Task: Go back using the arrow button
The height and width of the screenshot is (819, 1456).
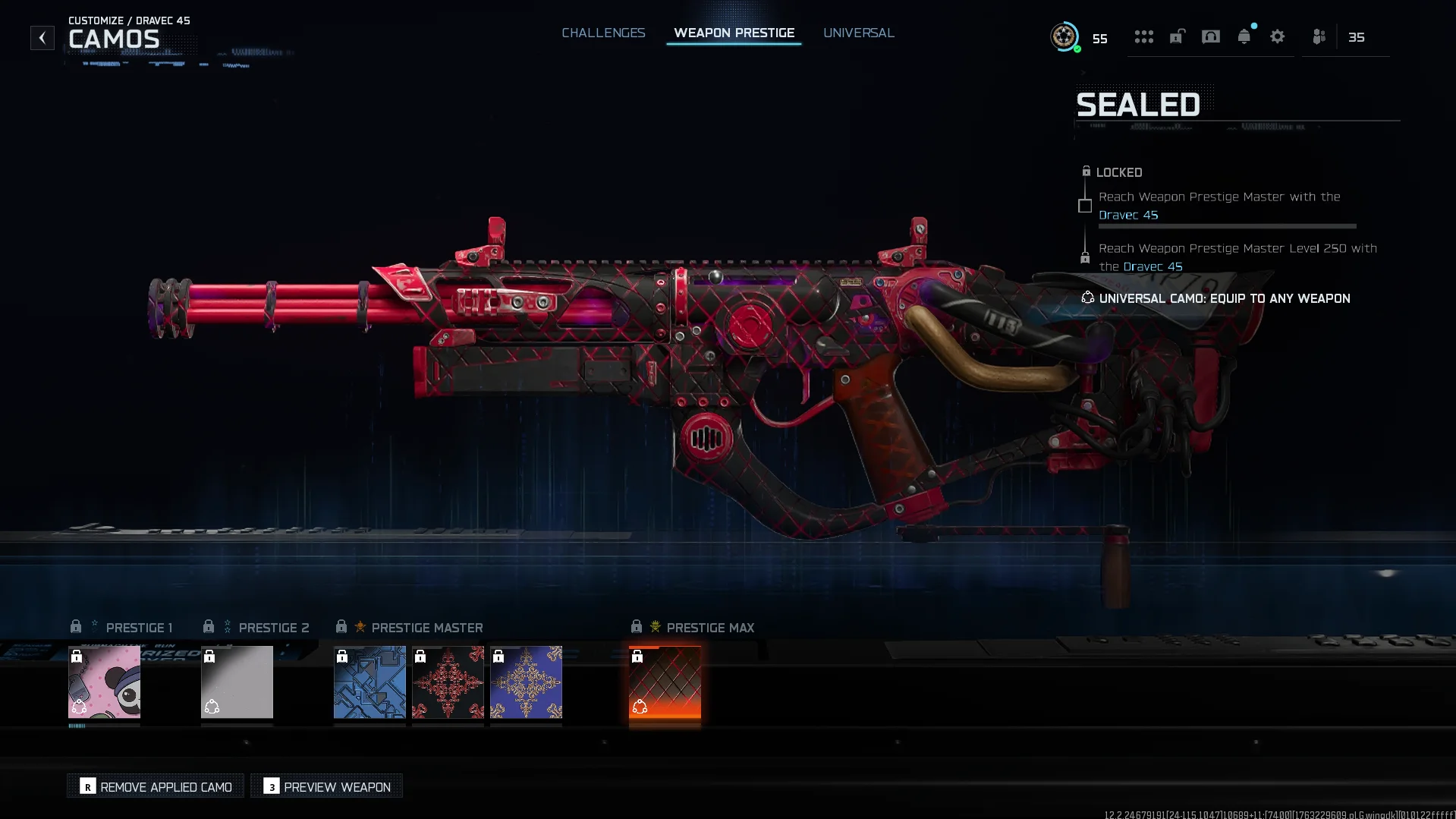Action: (x=42, y=37)
